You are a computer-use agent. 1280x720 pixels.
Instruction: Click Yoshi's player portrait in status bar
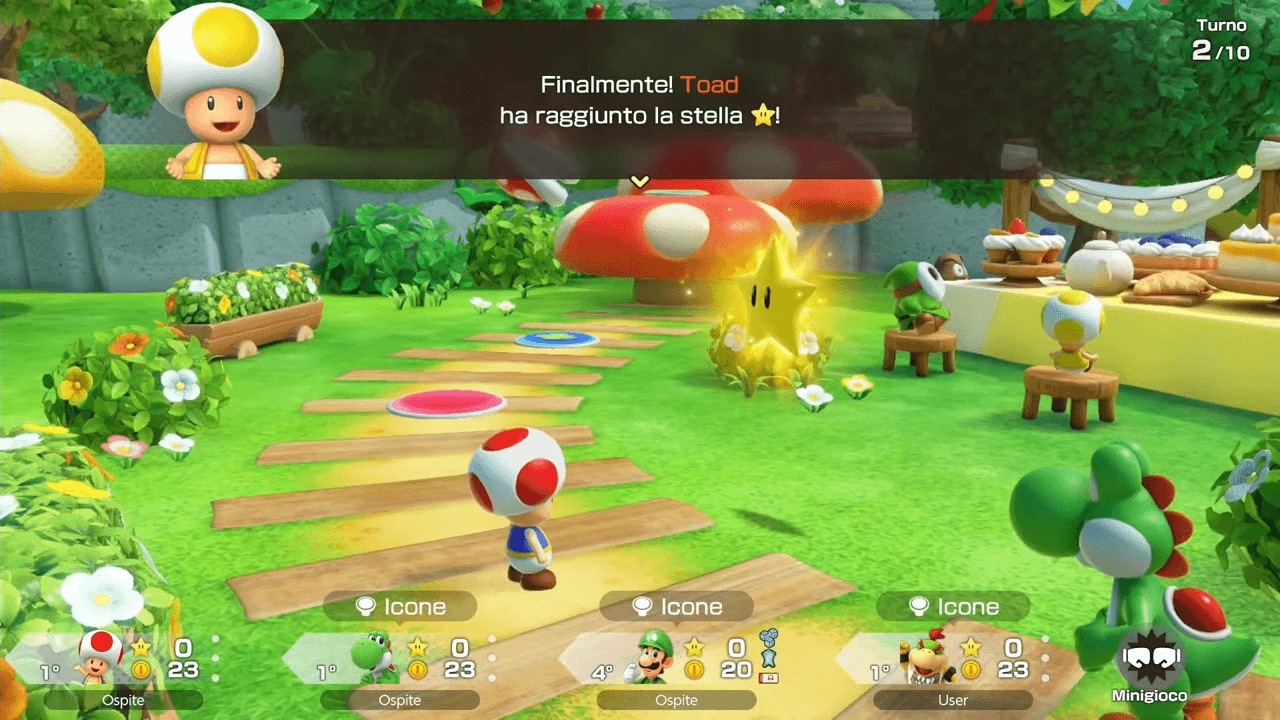click(x=374, y=656)
